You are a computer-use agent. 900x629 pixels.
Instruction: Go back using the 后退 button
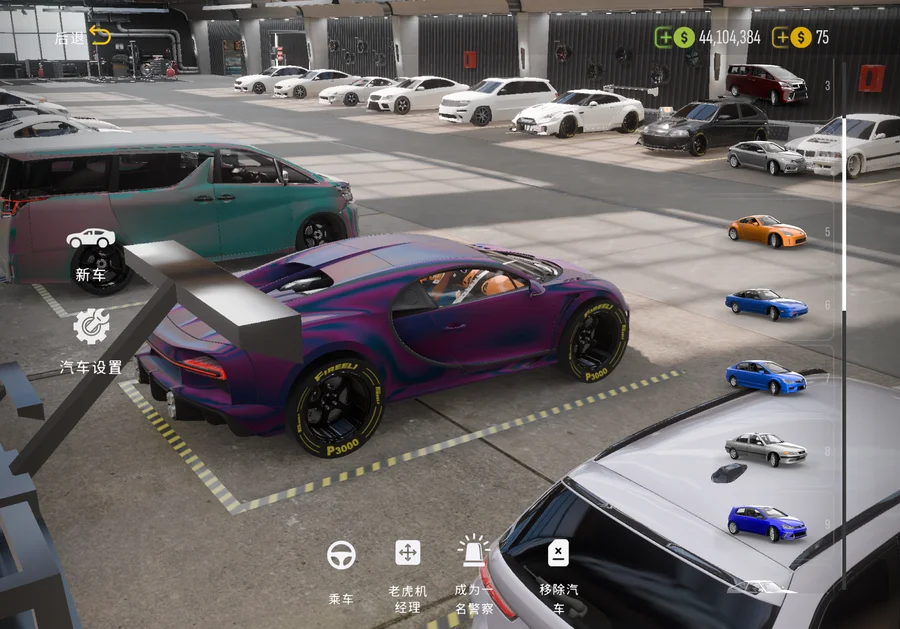coord(85,37)
